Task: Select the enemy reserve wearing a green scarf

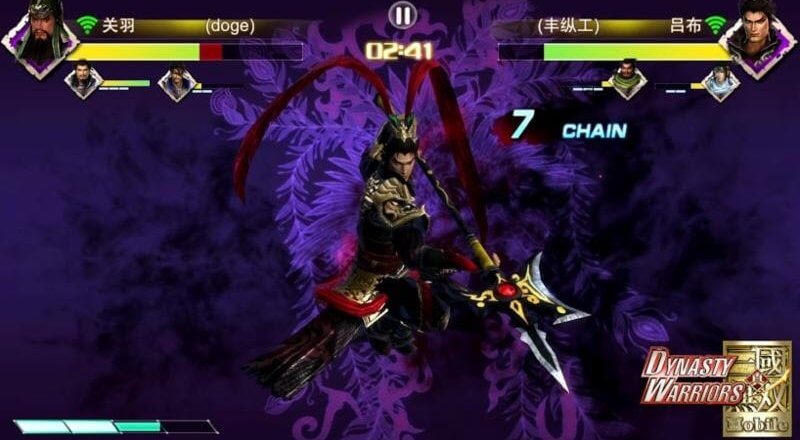Action: [x=626, y=81]
